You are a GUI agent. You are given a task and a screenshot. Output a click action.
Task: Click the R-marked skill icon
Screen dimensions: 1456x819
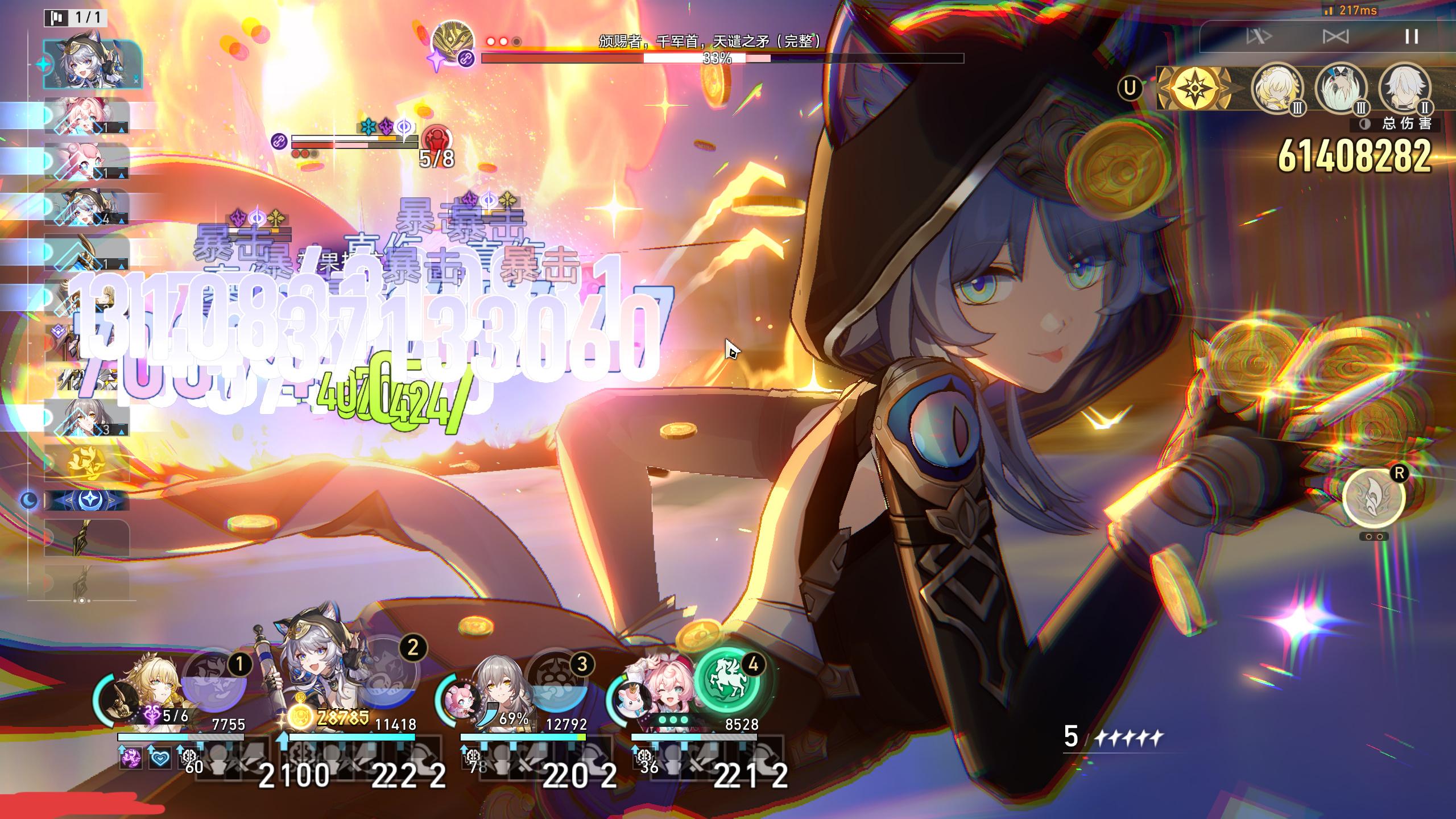pos(1373,497)
